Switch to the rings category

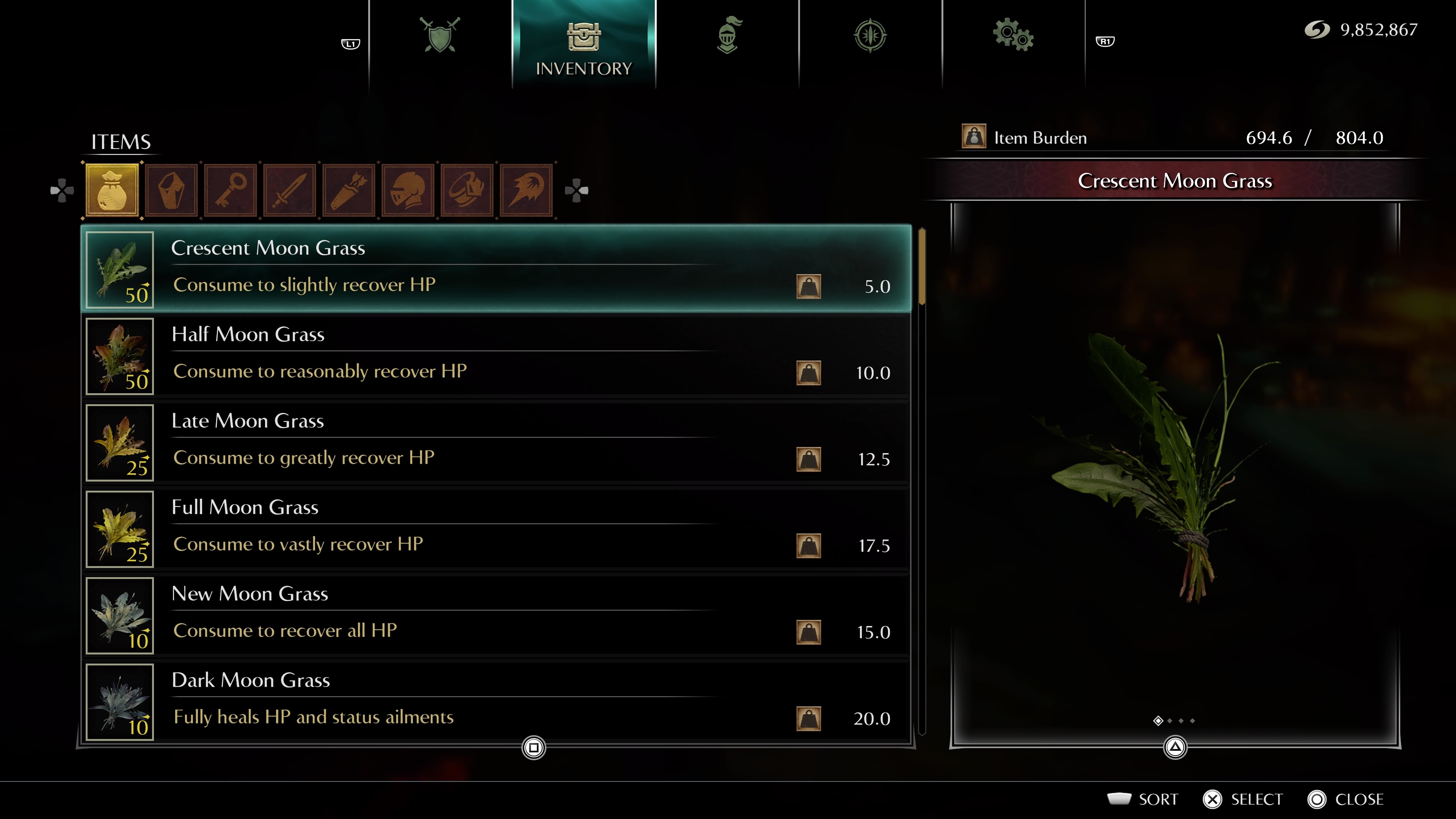point(467,190)
